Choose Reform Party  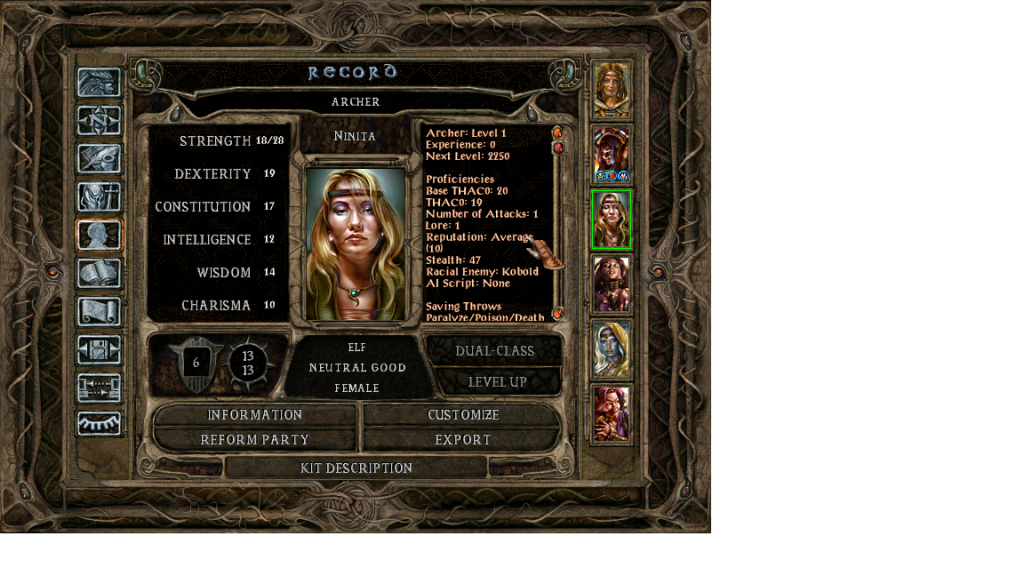[254, 440]
